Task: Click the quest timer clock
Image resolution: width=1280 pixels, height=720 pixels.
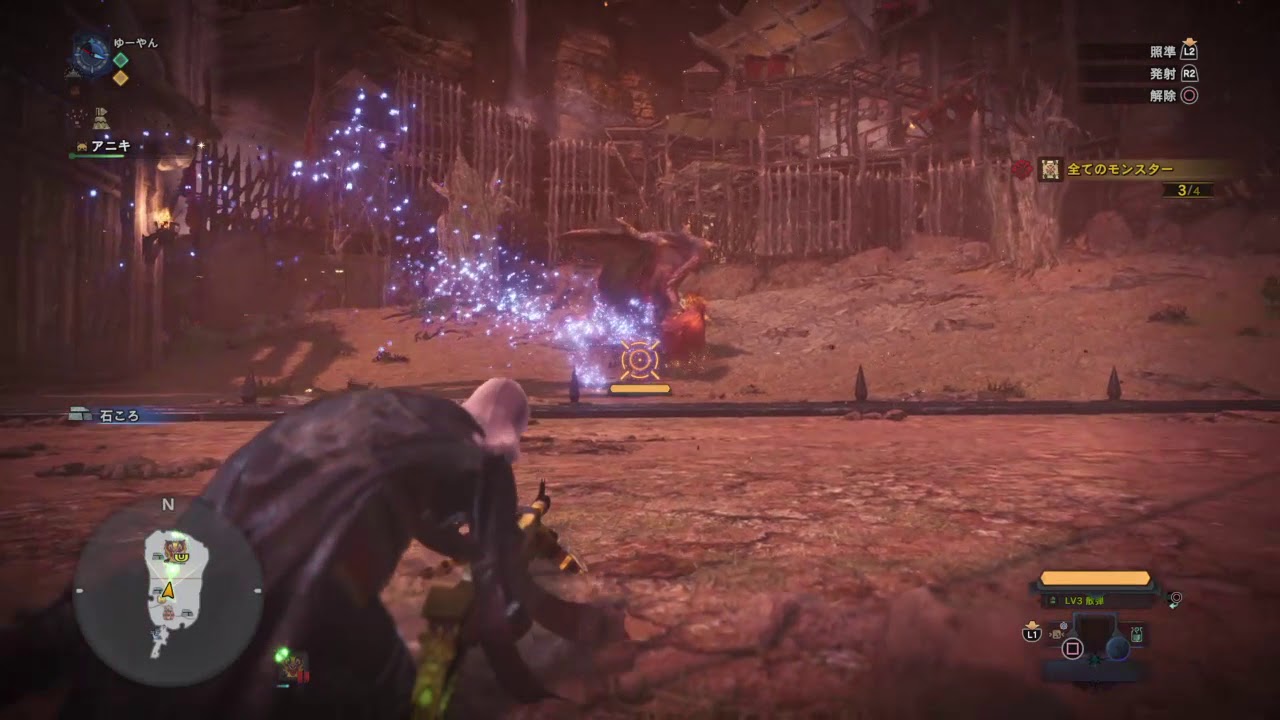Action: (x=91, y=54)
